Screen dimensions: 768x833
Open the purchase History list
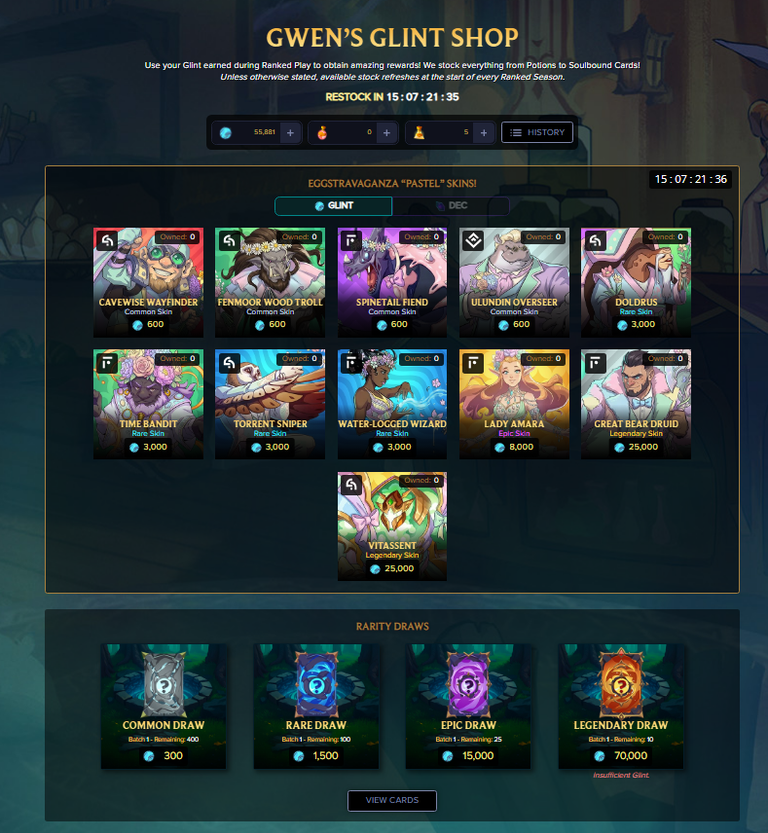(537, 132)
